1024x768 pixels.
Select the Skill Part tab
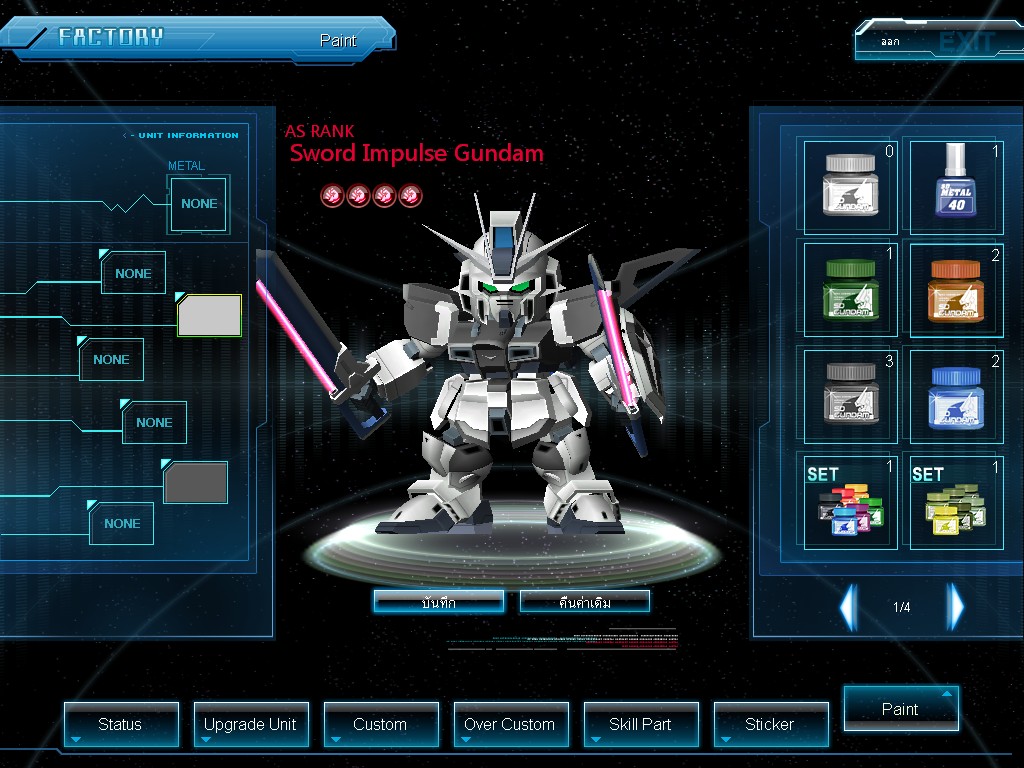pos(640,724)
